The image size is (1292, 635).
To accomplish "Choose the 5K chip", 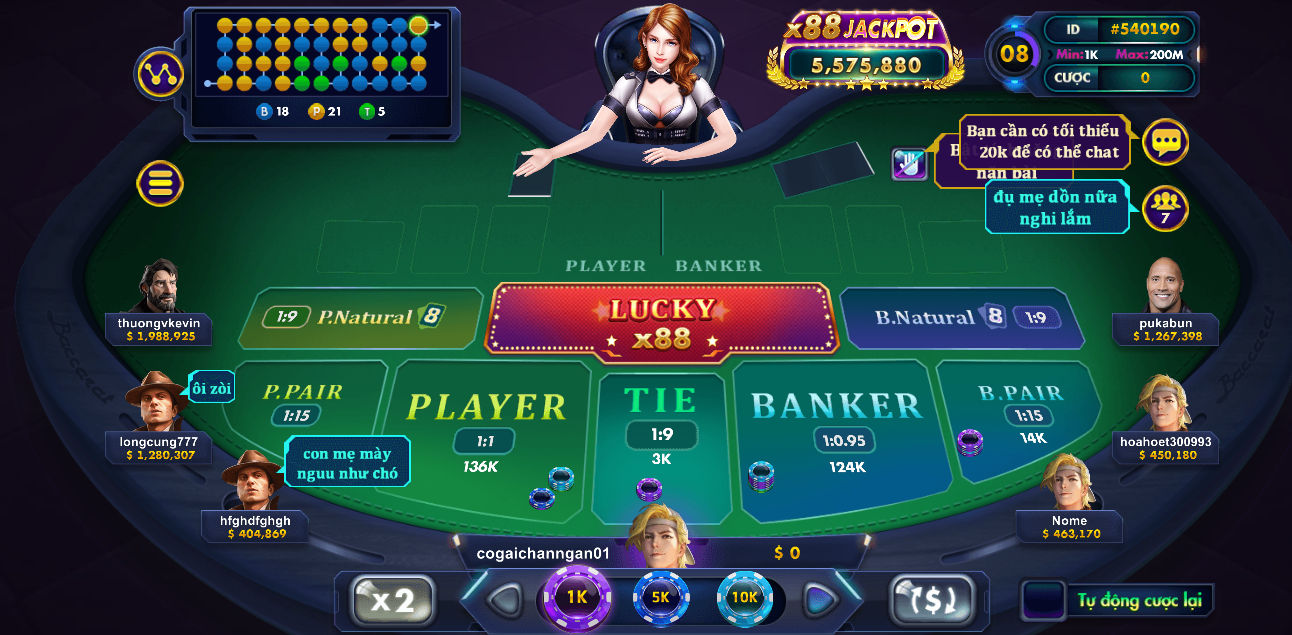I will (661, 597).
